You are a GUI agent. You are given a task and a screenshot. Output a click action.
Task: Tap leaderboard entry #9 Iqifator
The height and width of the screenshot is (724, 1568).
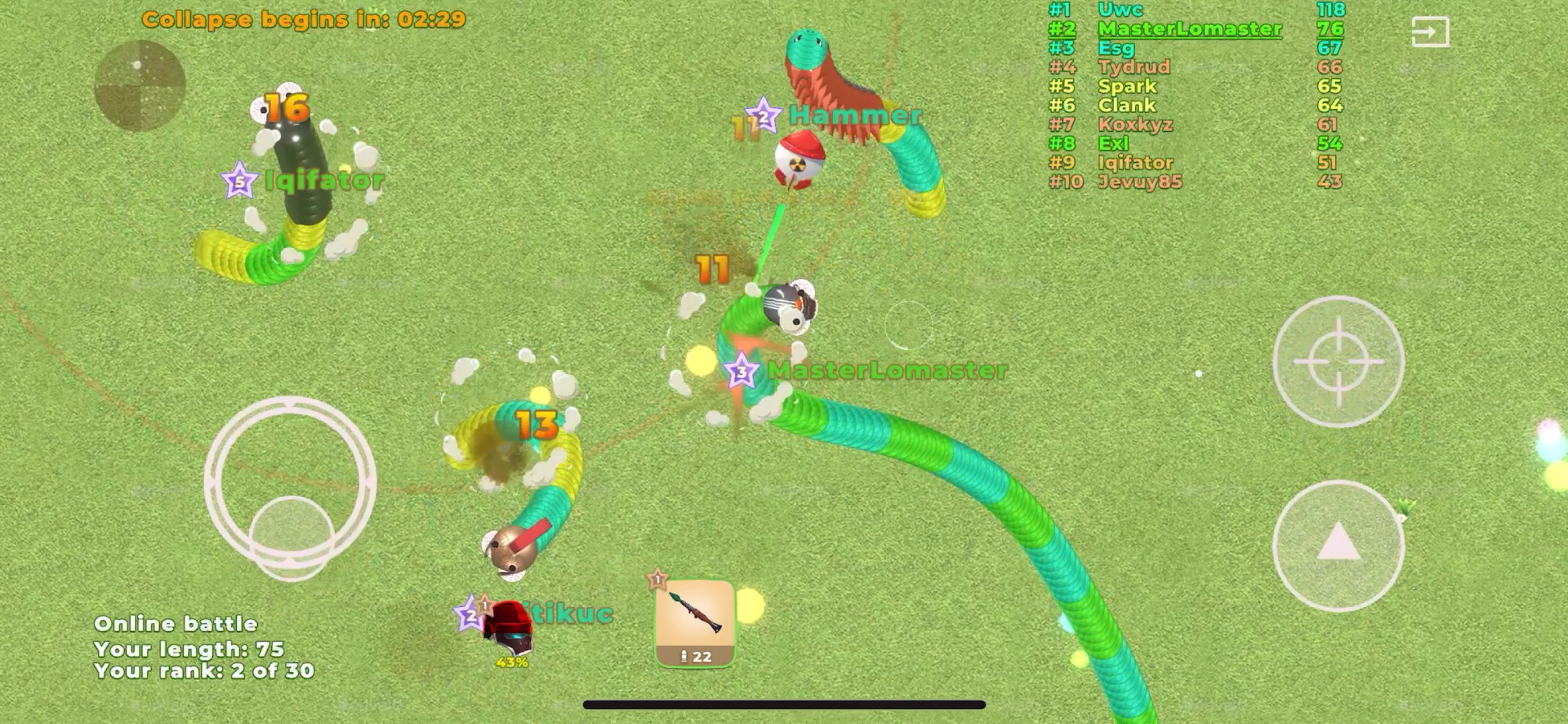tap(1136, 163)
